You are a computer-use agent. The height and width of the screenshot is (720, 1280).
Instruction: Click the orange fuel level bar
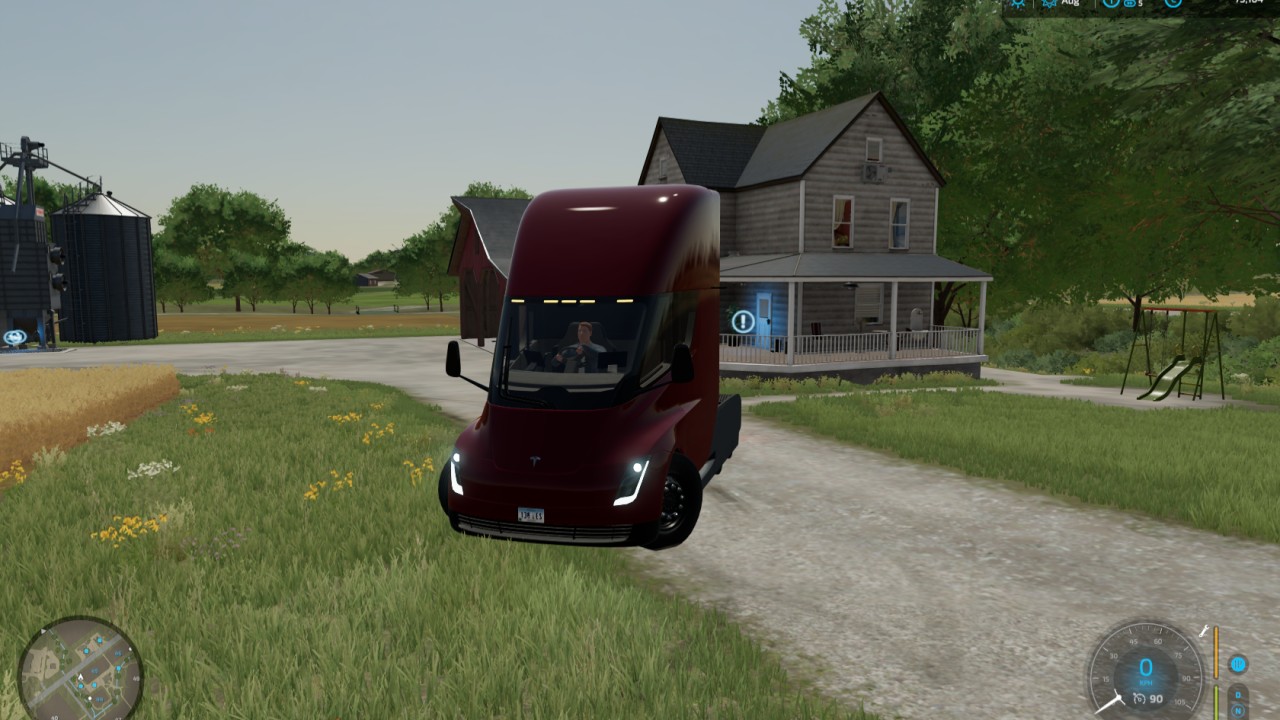(1216, 652)
